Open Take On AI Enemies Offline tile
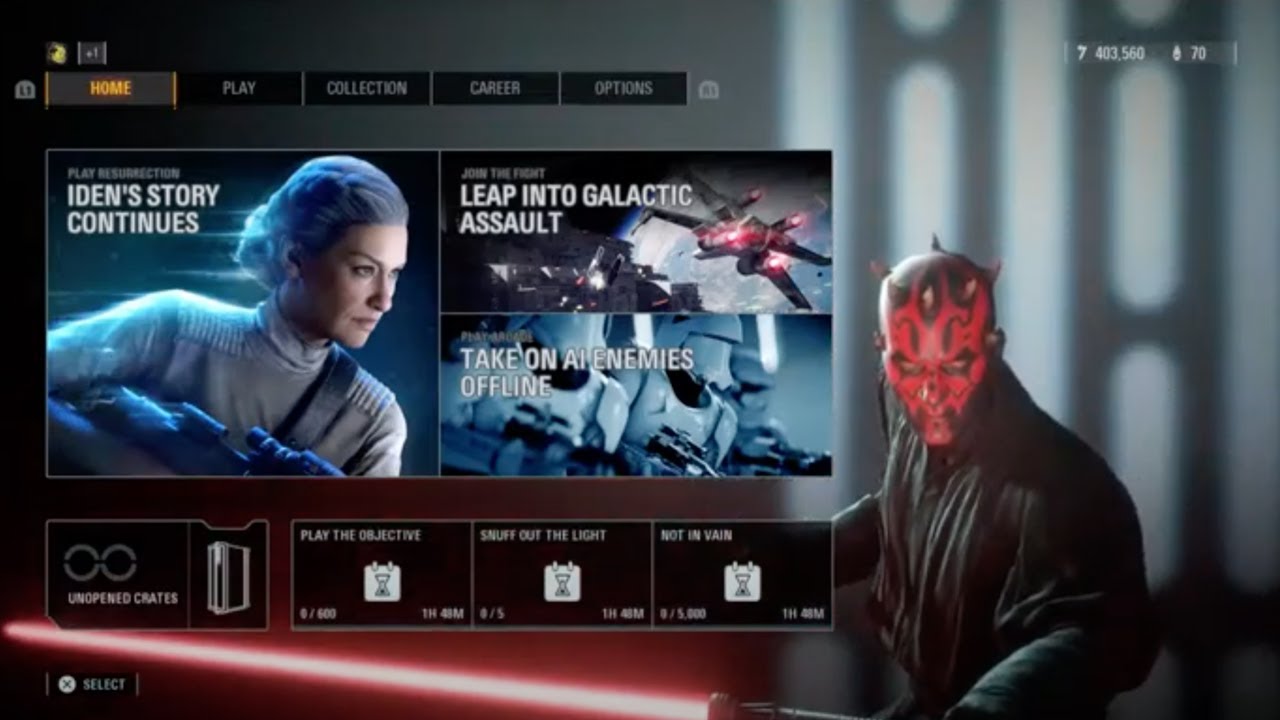Screen dimensions: 1280x720 click(636, 395)
